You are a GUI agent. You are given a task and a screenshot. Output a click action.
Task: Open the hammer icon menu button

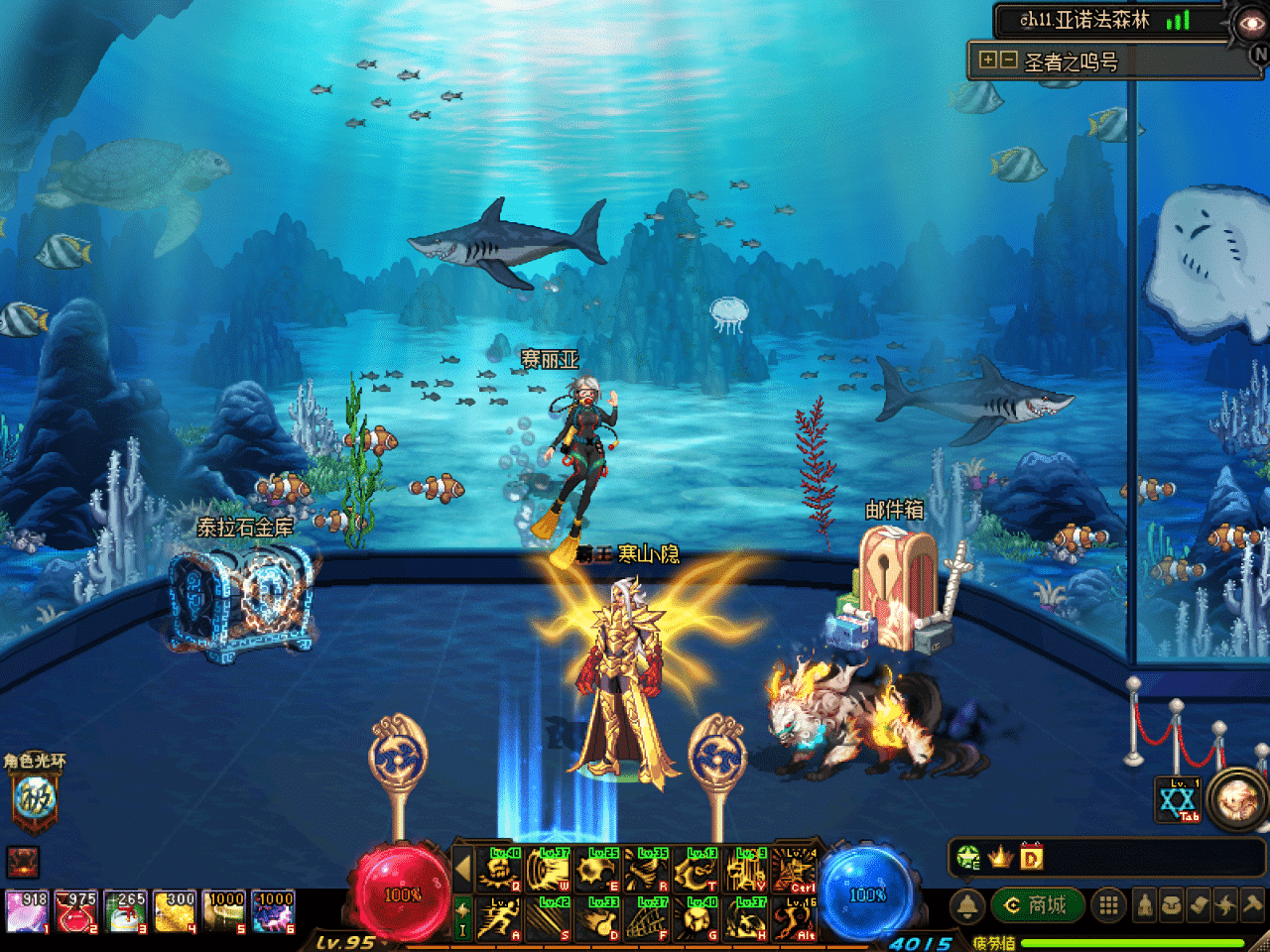[x=1252, y=904]
